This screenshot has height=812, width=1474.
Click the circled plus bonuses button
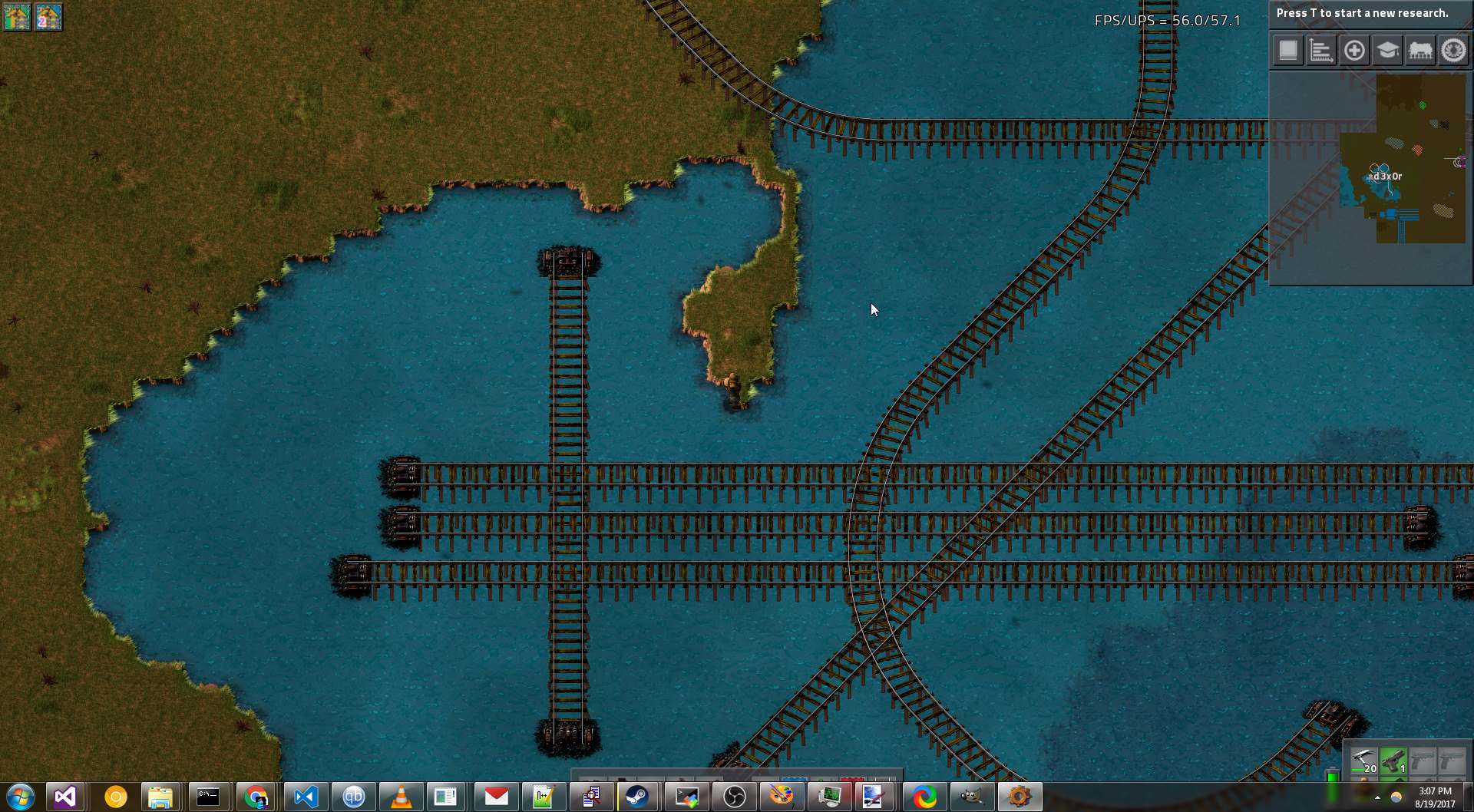(1354, 51)
